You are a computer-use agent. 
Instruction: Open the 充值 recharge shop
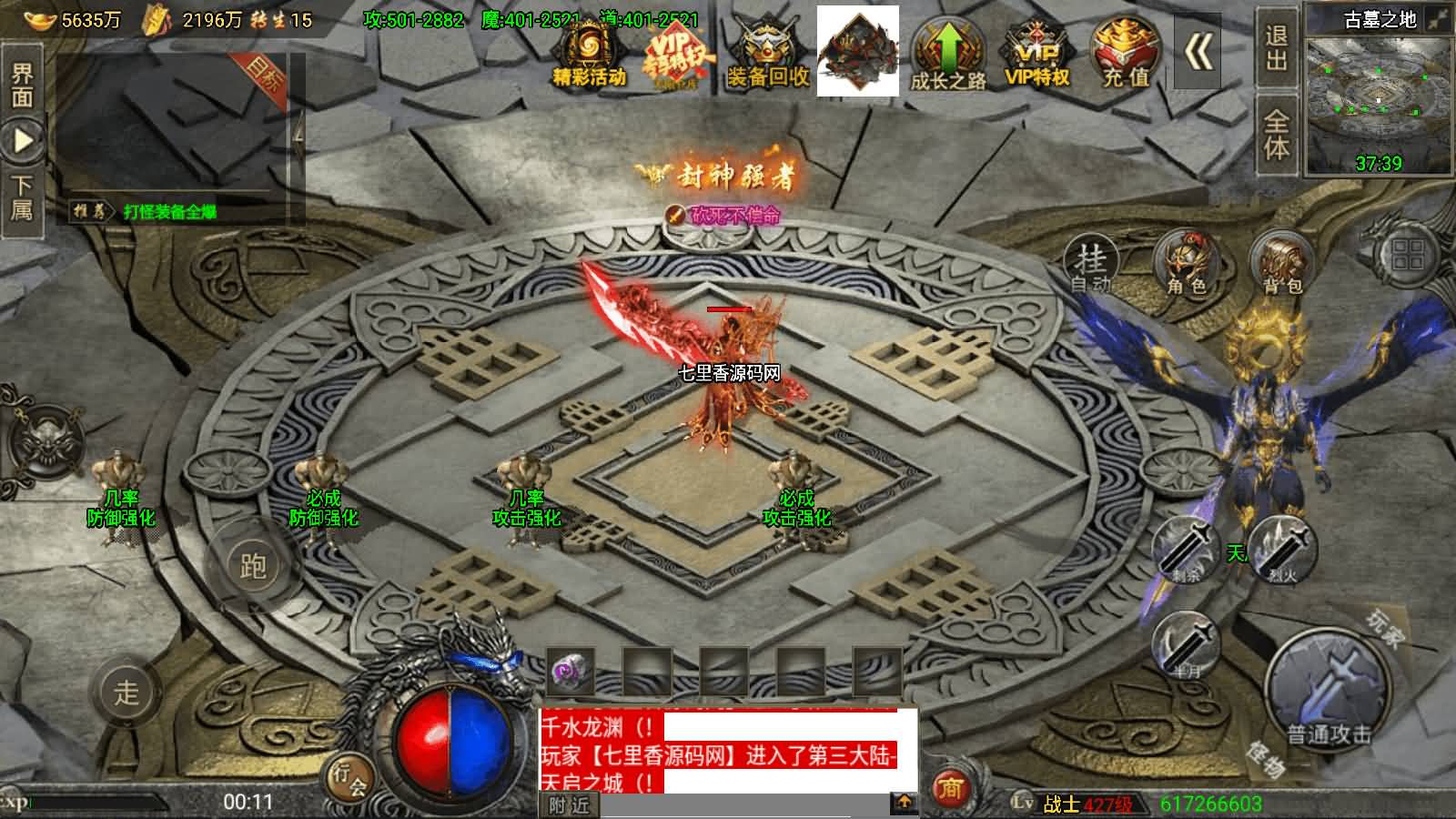point(1126,53)
